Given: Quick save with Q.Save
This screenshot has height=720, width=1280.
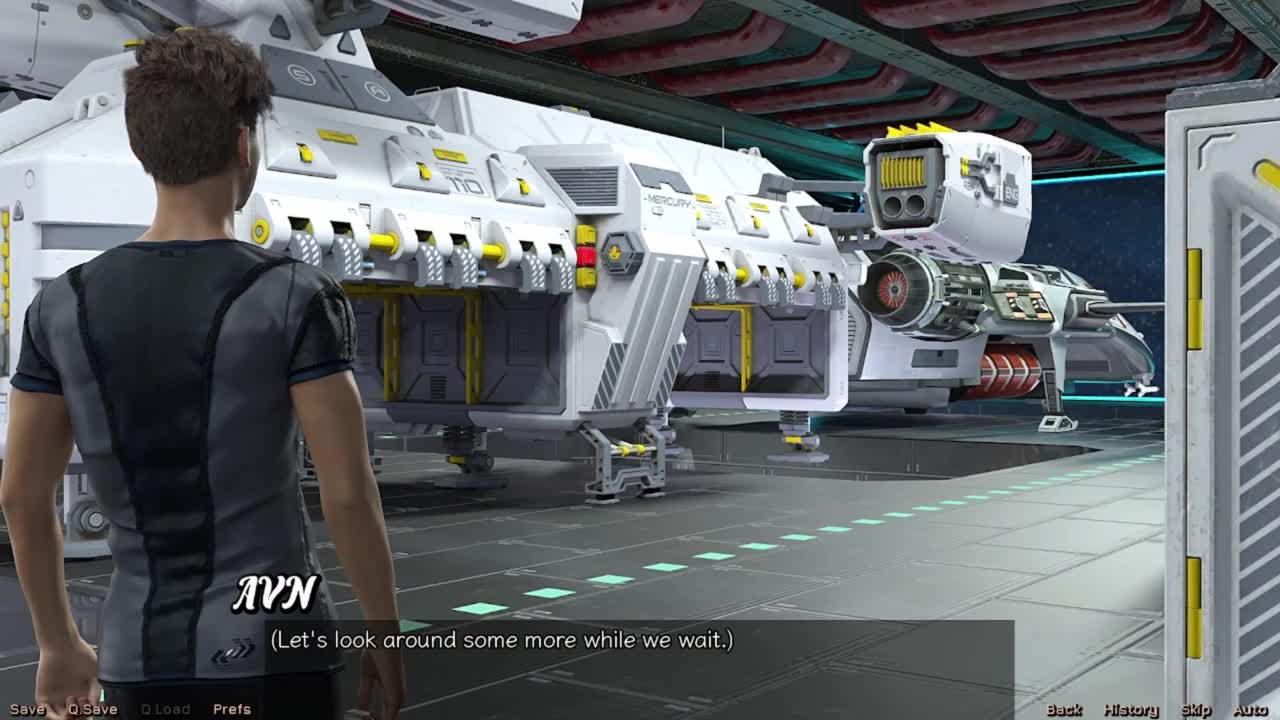Looking at the screenshot, I should coord(92,709).
